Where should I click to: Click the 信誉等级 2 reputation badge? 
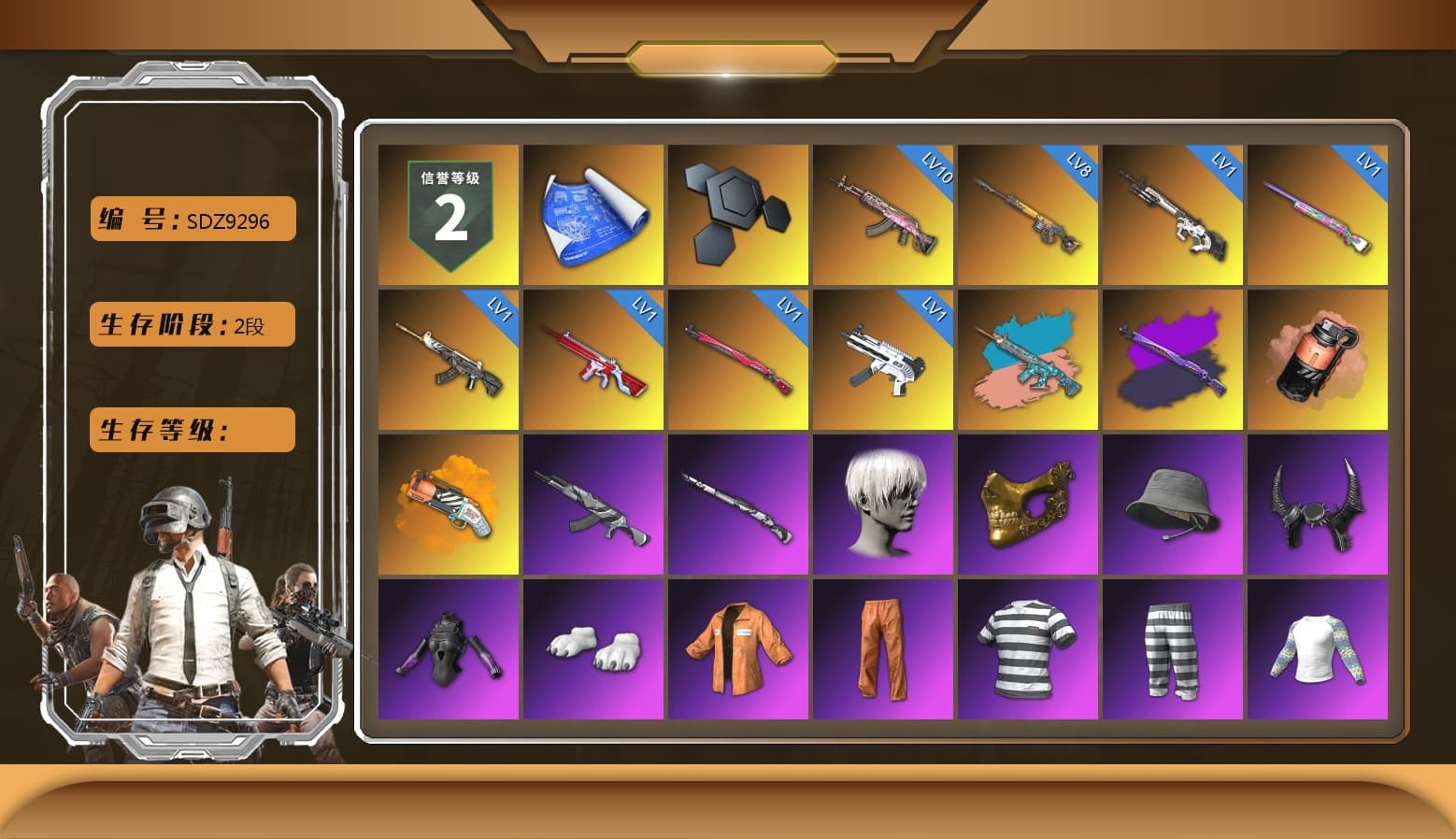(448, 213)
